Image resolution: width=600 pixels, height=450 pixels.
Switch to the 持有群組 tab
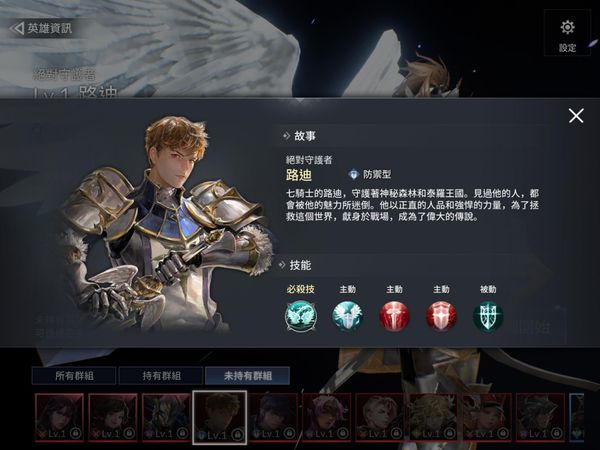158,376
